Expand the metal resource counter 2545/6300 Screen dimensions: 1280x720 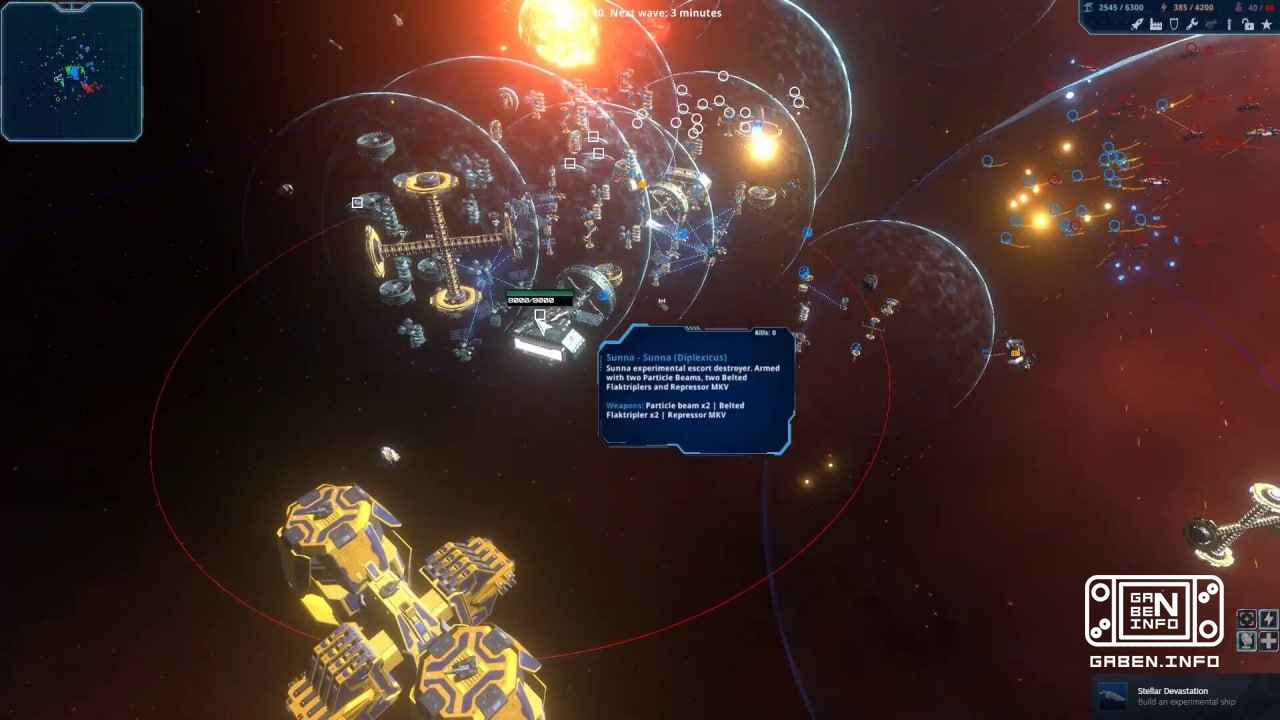(1120, 7)
